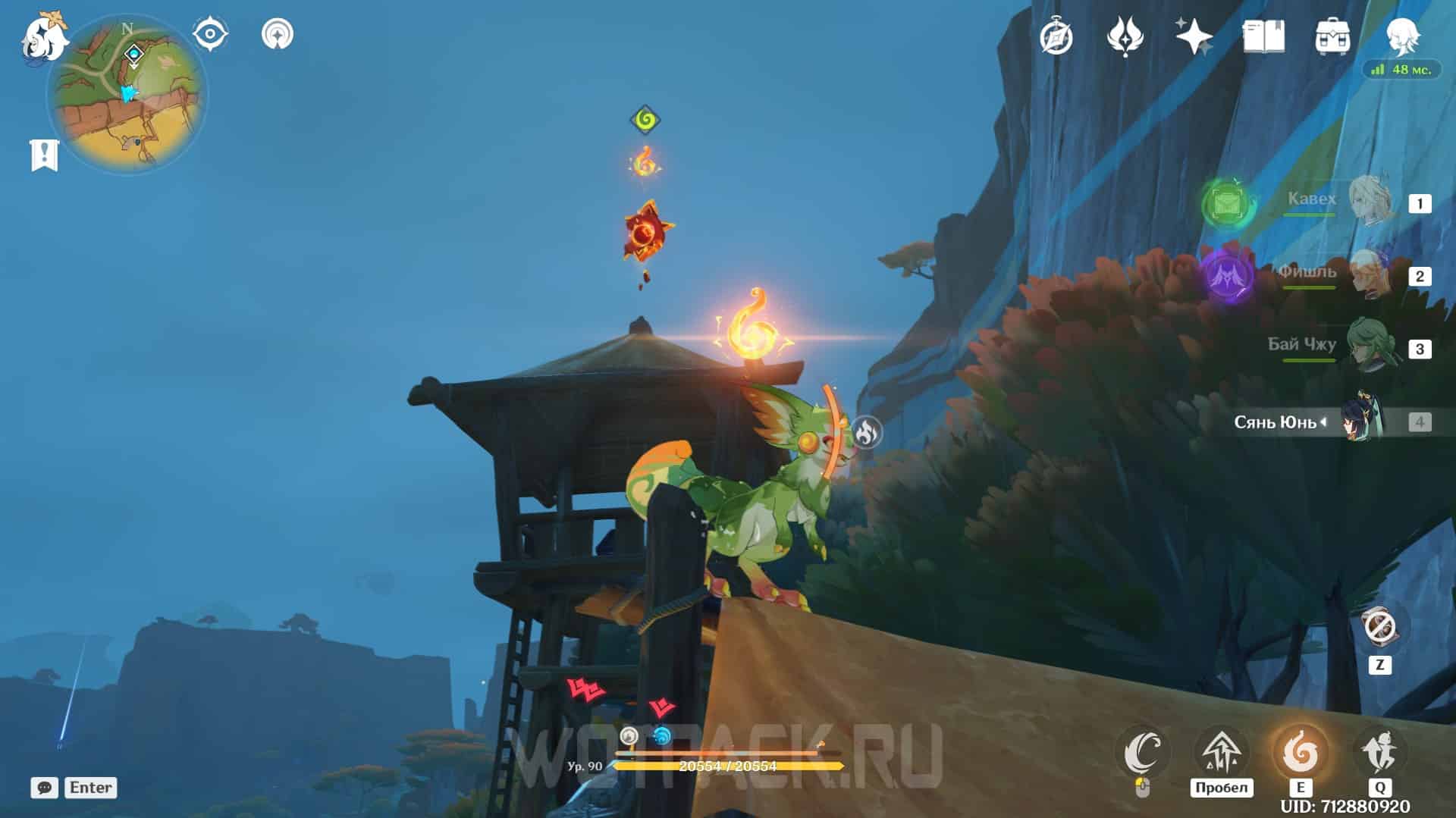Open the backpack inventory
1456x818 pixels.
tap(1332, 36)
